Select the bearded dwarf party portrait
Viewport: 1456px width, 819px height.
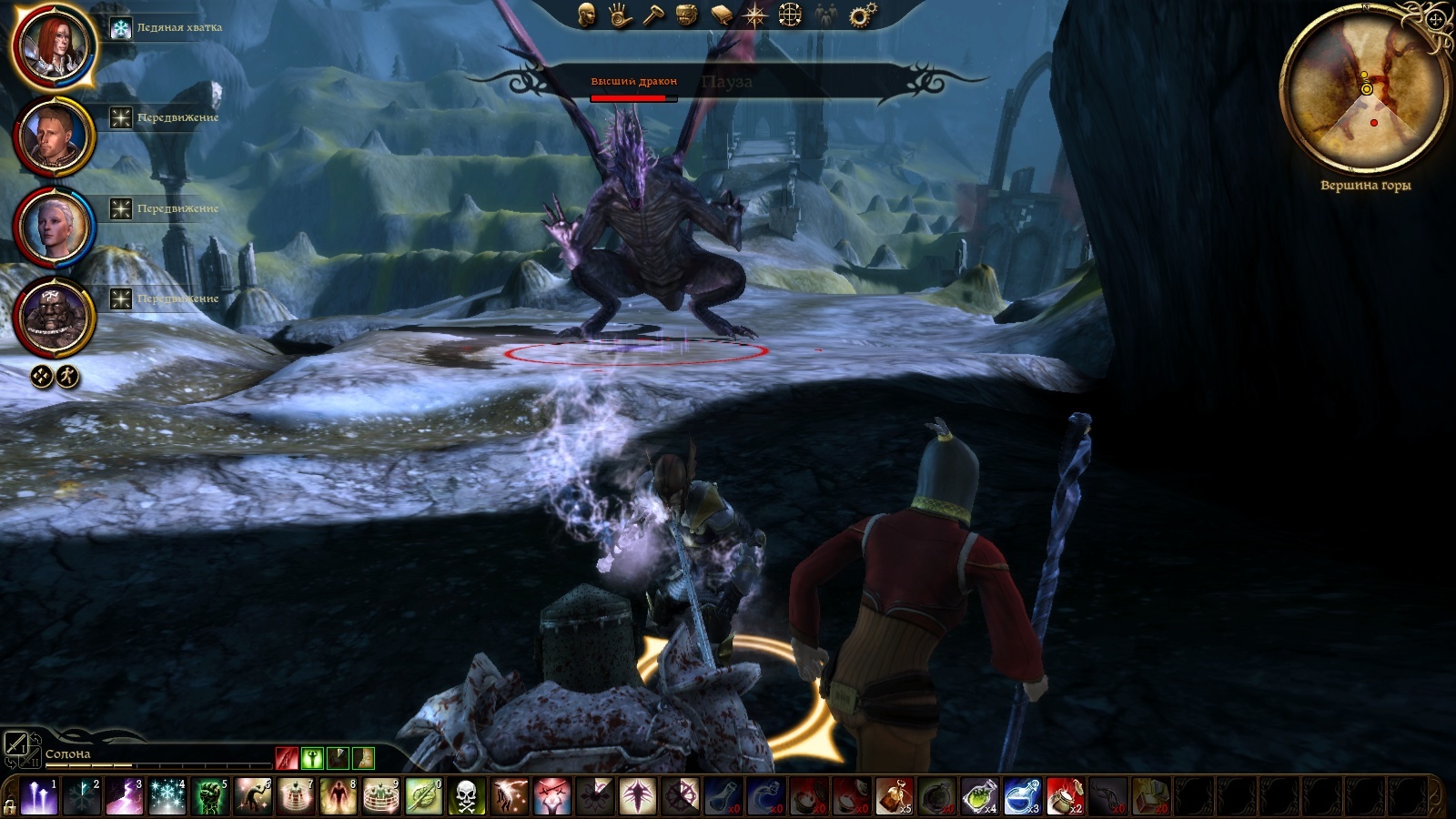point(54,318)
